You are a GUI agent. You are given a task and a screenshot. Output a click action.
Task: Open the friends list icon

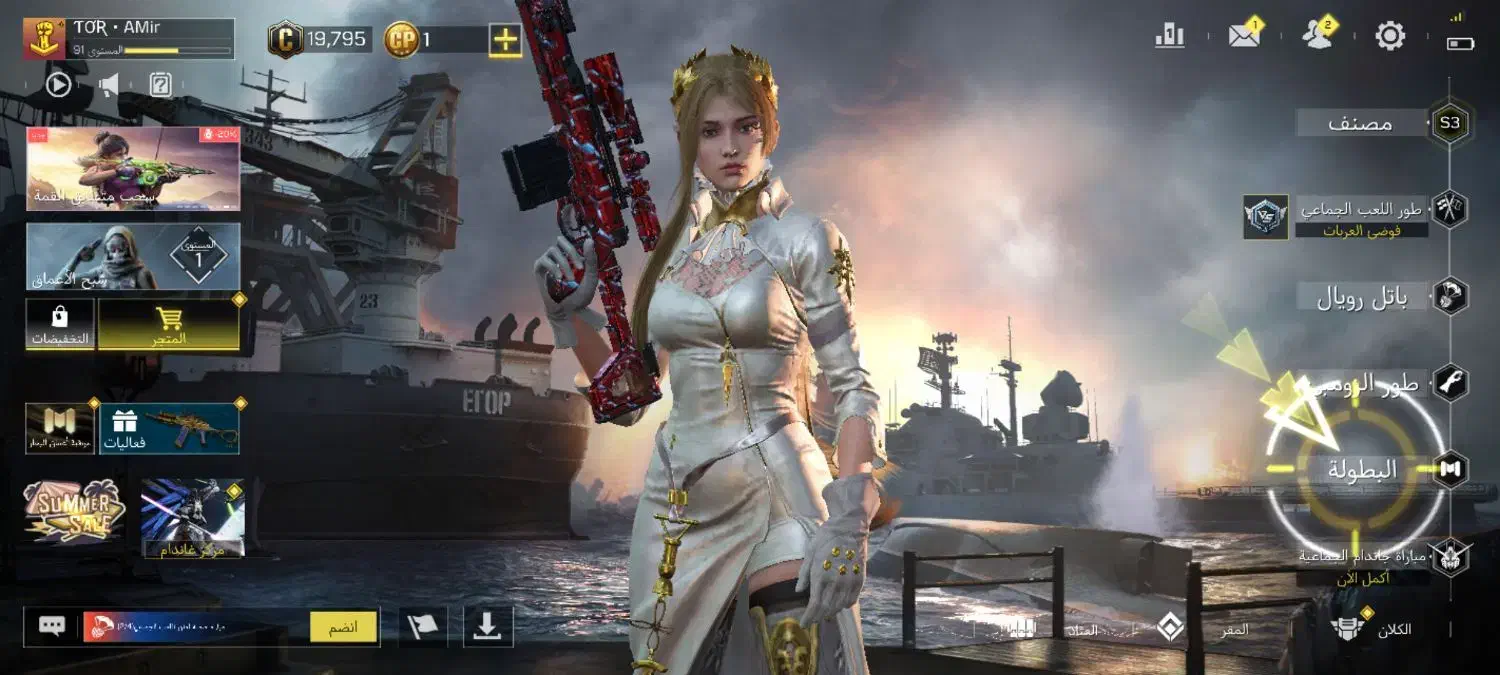[1318, 35]
